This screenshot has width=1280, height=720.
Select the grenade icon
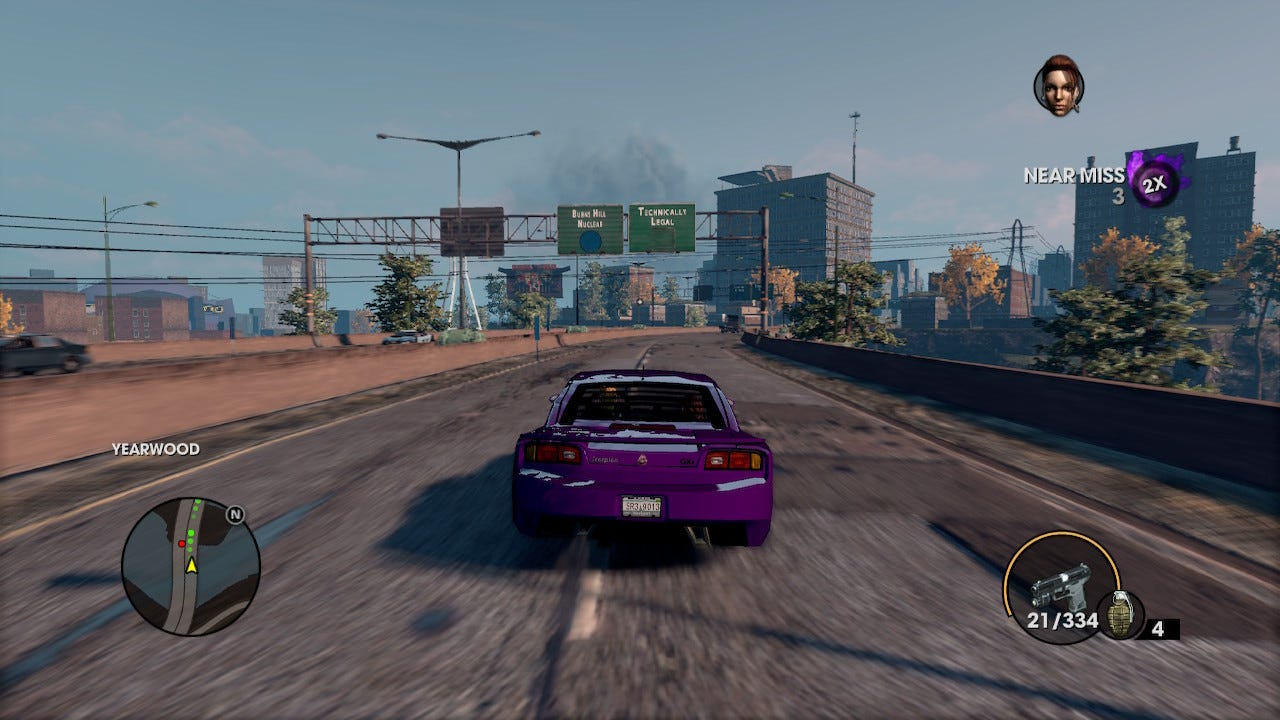pyautogui.click(x=1120, y=614)
